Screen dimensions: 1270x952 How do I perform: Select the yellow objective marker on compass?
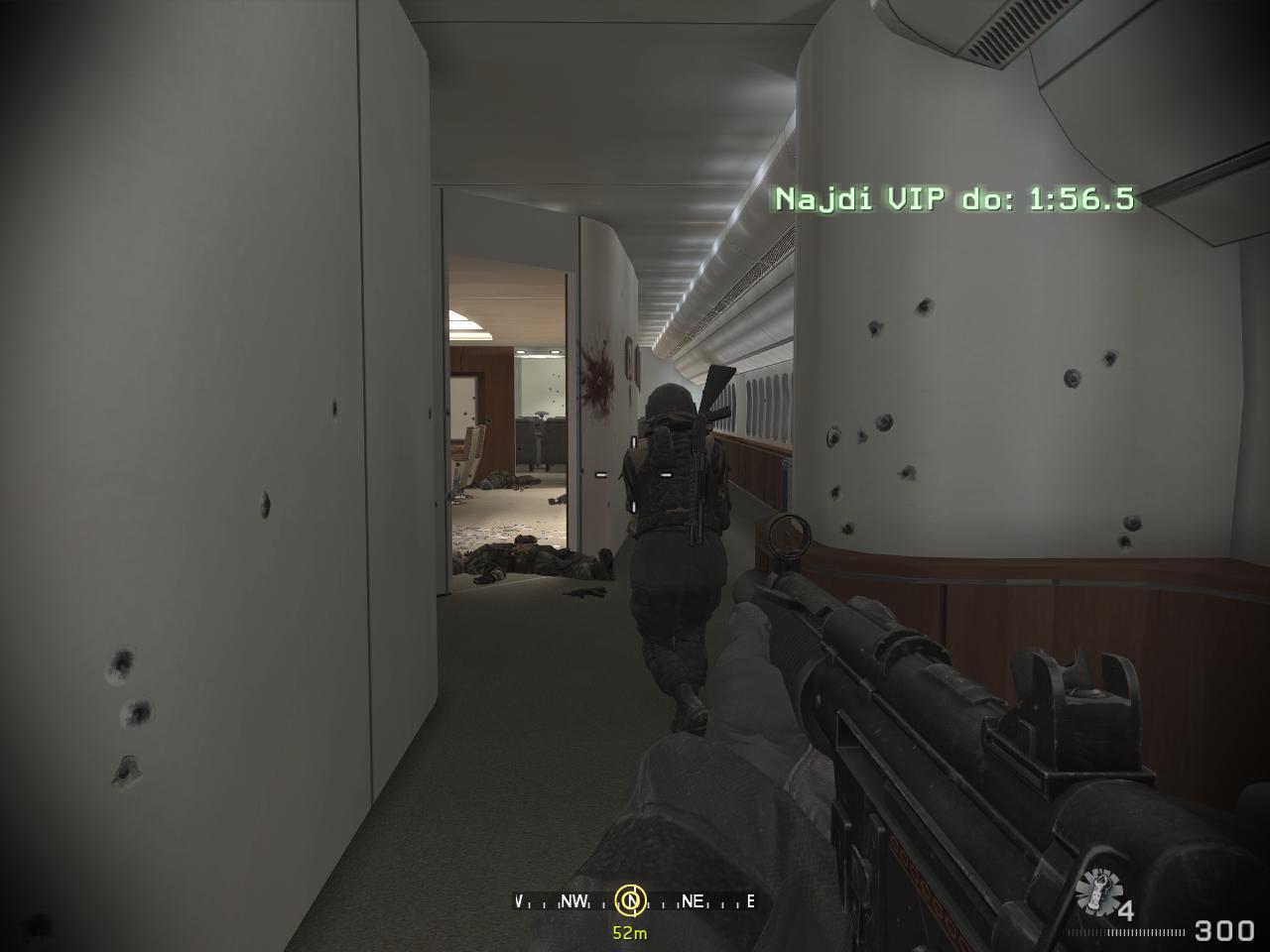630,900
